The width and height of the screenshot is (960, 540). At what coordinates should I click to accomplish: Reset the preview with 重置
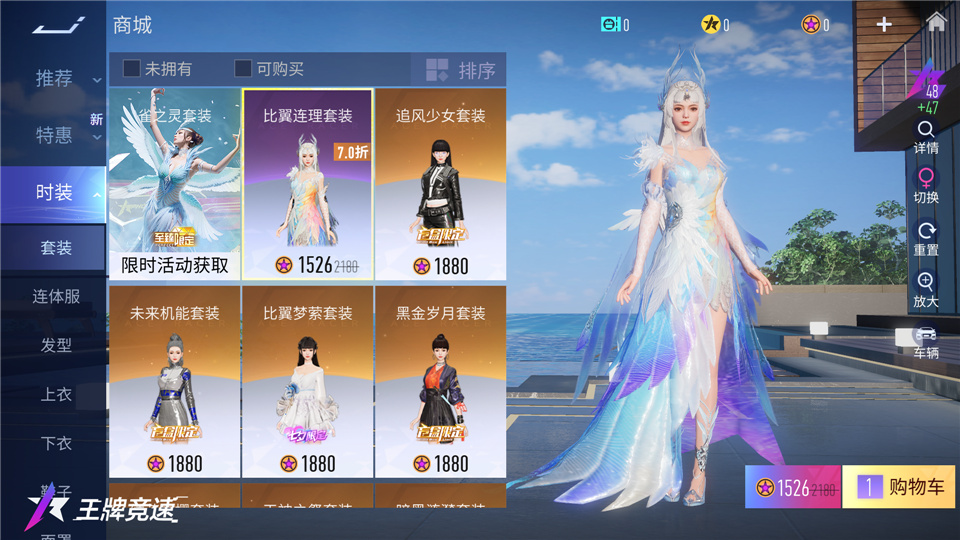click(x=926, y=238)
